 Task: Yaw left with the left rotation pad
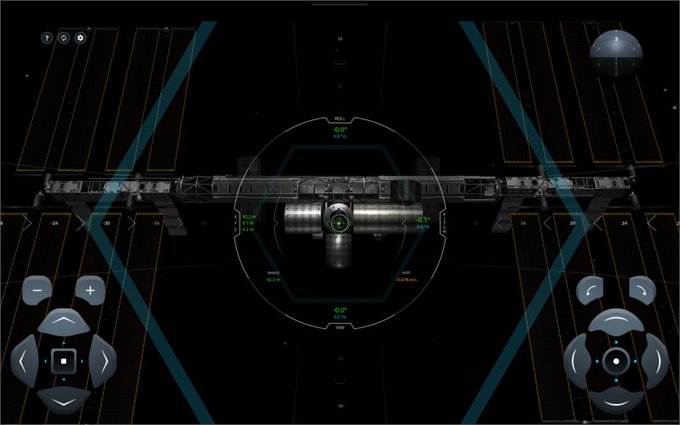point(579,360)
